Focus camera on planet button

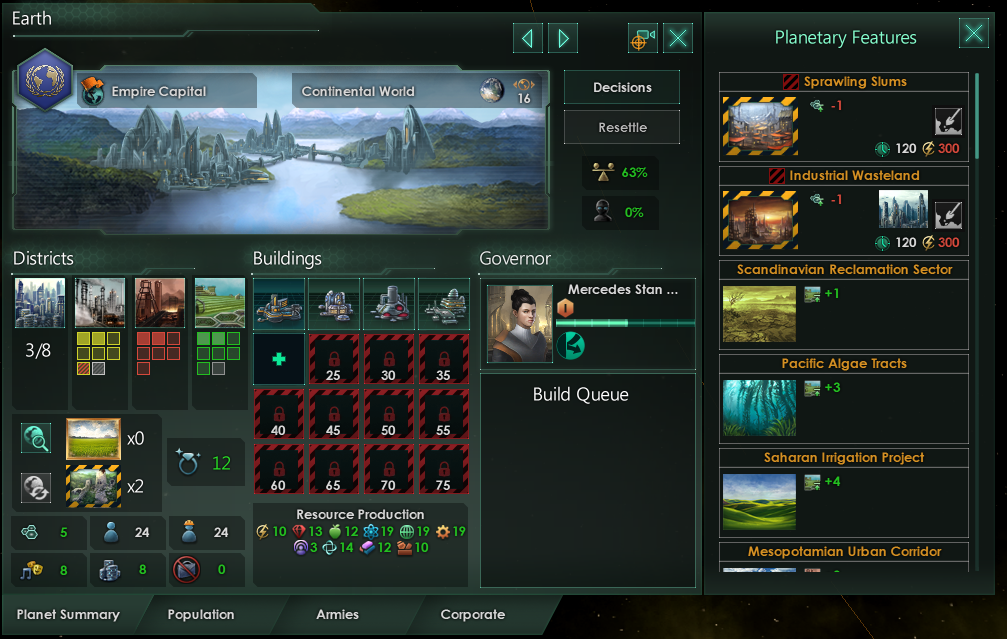642,38
